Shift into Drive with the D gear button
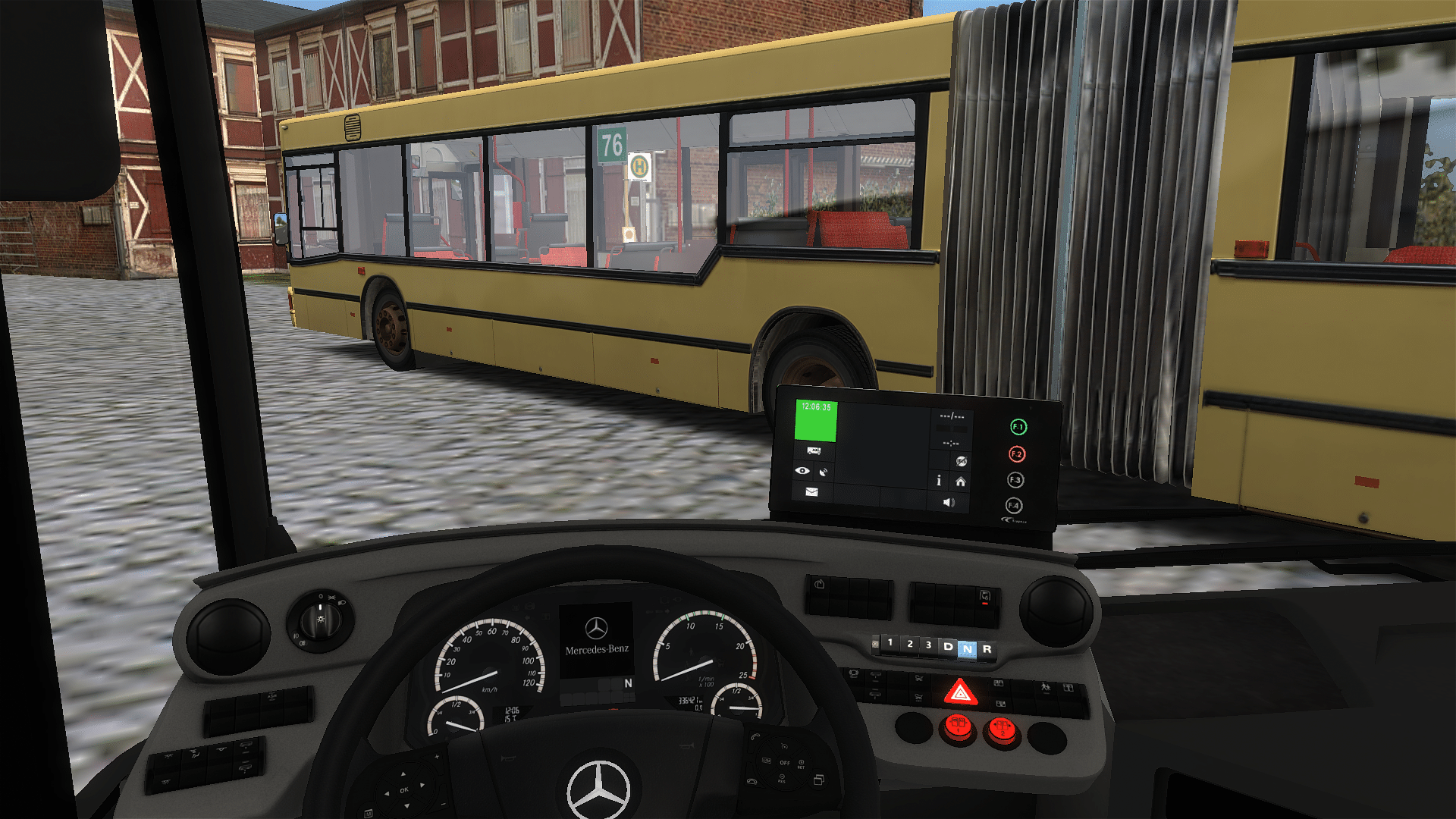Image resolution: width=1456 pixels, height=819 pixels. (948, 647)
